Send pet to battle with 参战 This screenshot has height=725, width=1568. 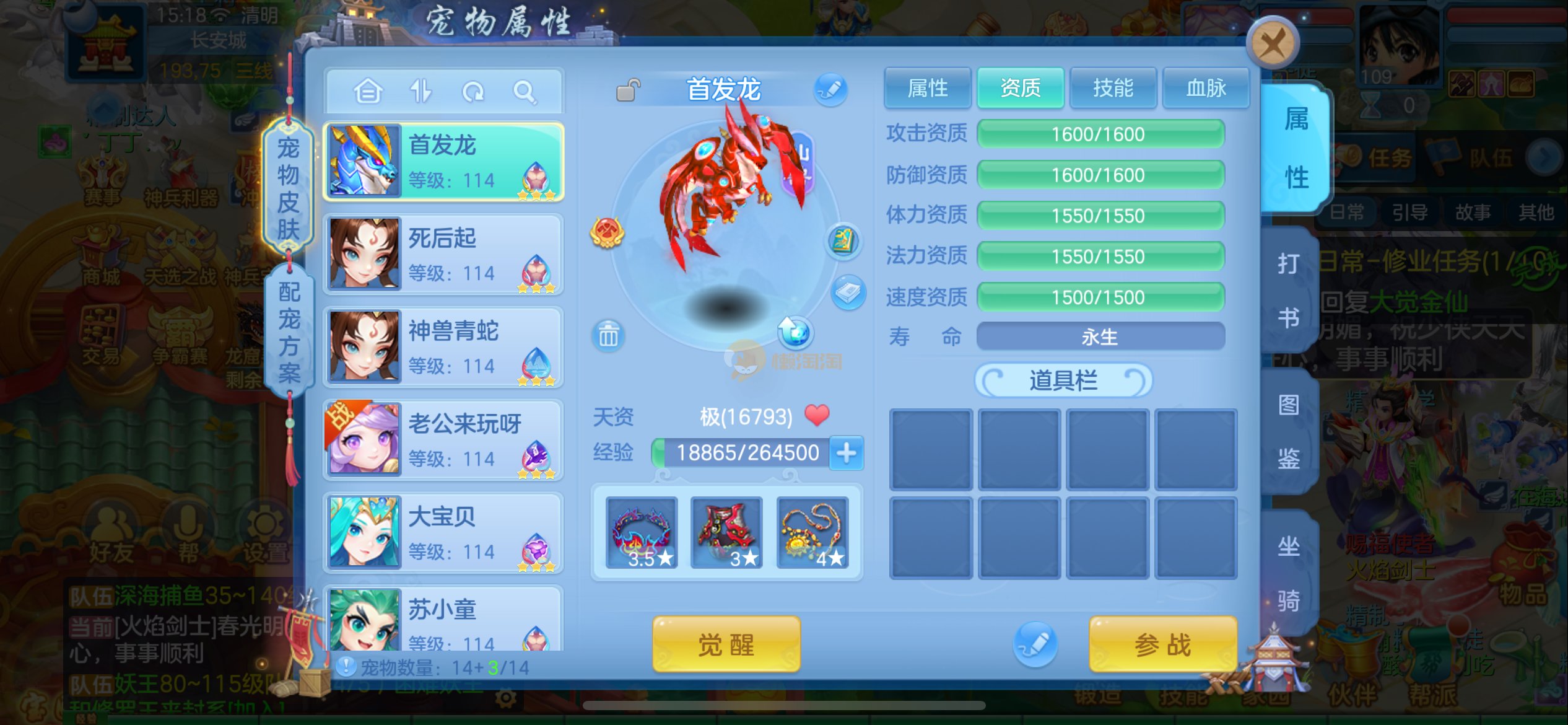coord(1162,644)
